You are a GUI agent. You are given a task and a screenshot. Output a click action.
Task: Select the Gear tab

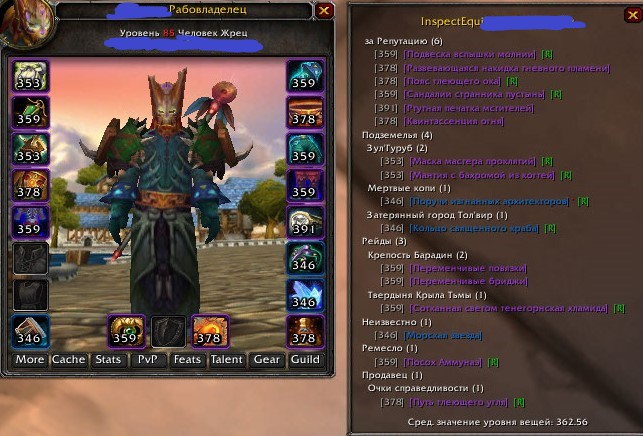tap(266, 359)
